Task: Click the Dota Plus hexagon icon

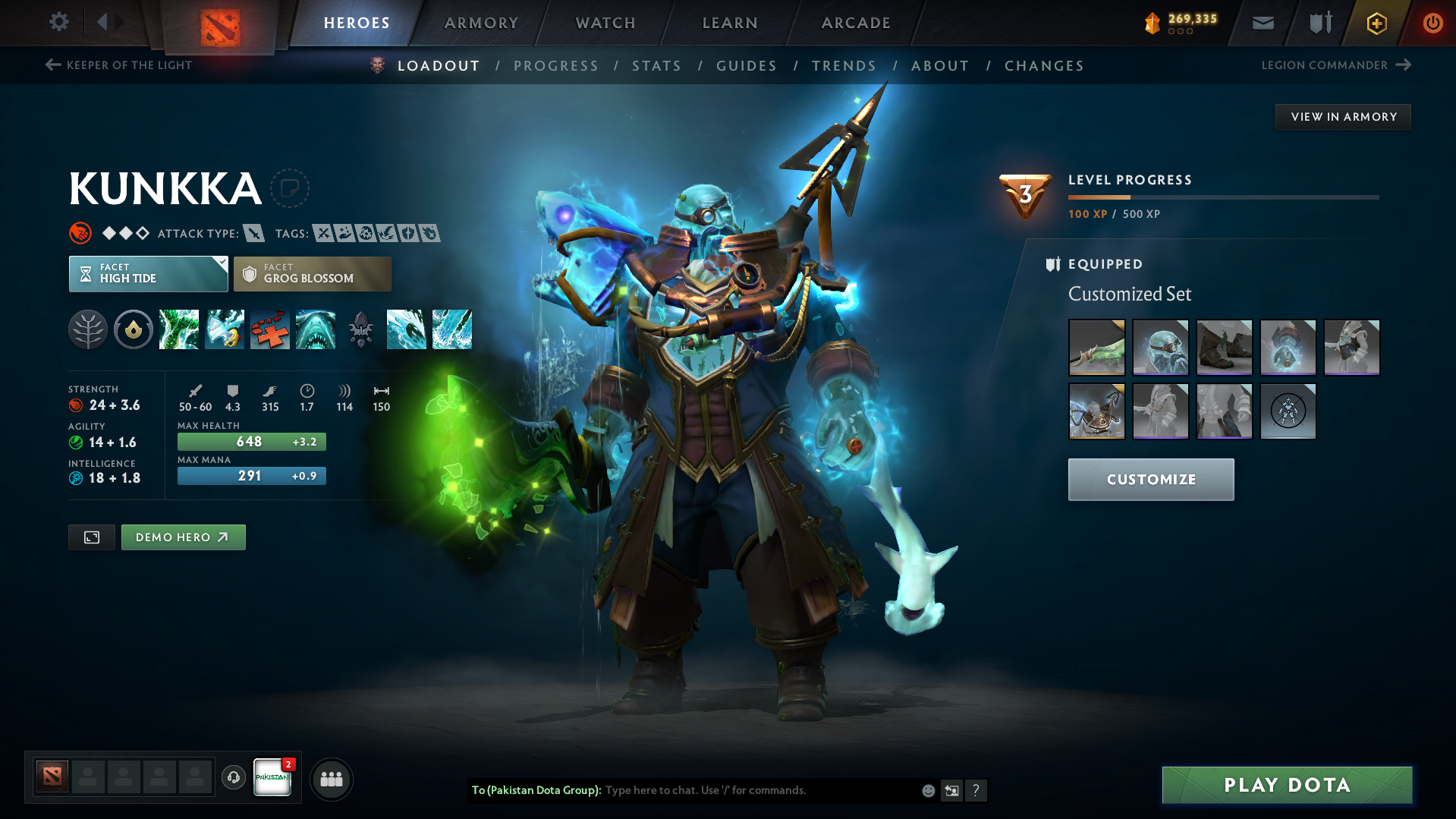Action: pyautogui.click(x=1376, y=23)
